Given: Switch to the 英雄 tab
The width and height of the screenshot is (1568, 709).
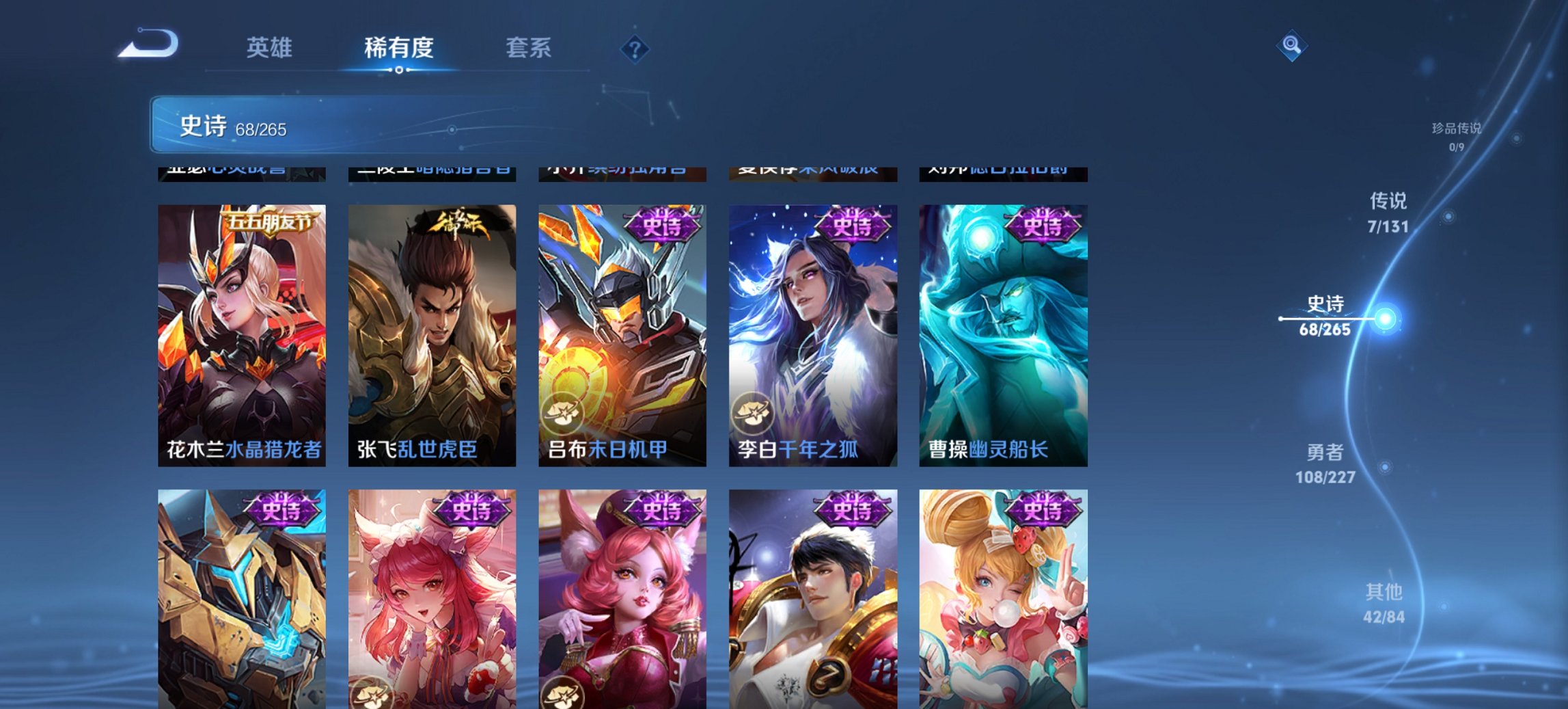Looking at the screenshot, I should [271, 48].
